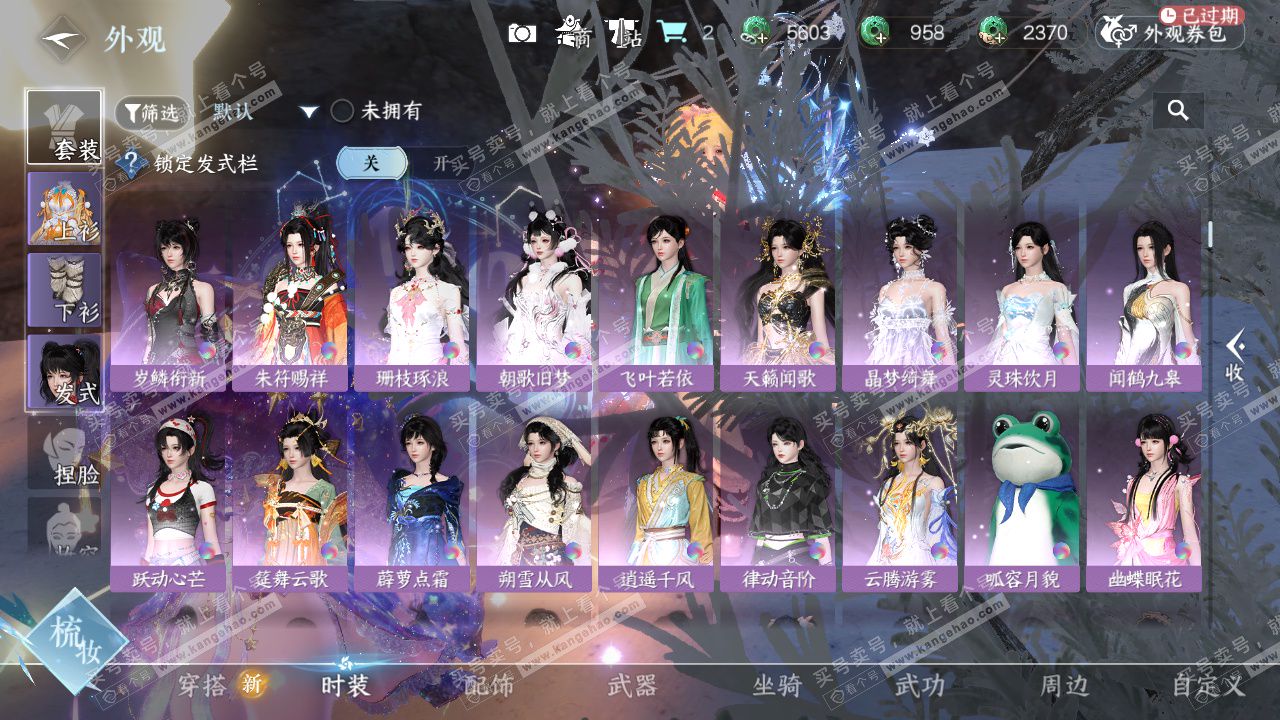Open the 筛选 filter button
Image resolution: width=1280 pixels, height=720 pixels.
(151, 113)
